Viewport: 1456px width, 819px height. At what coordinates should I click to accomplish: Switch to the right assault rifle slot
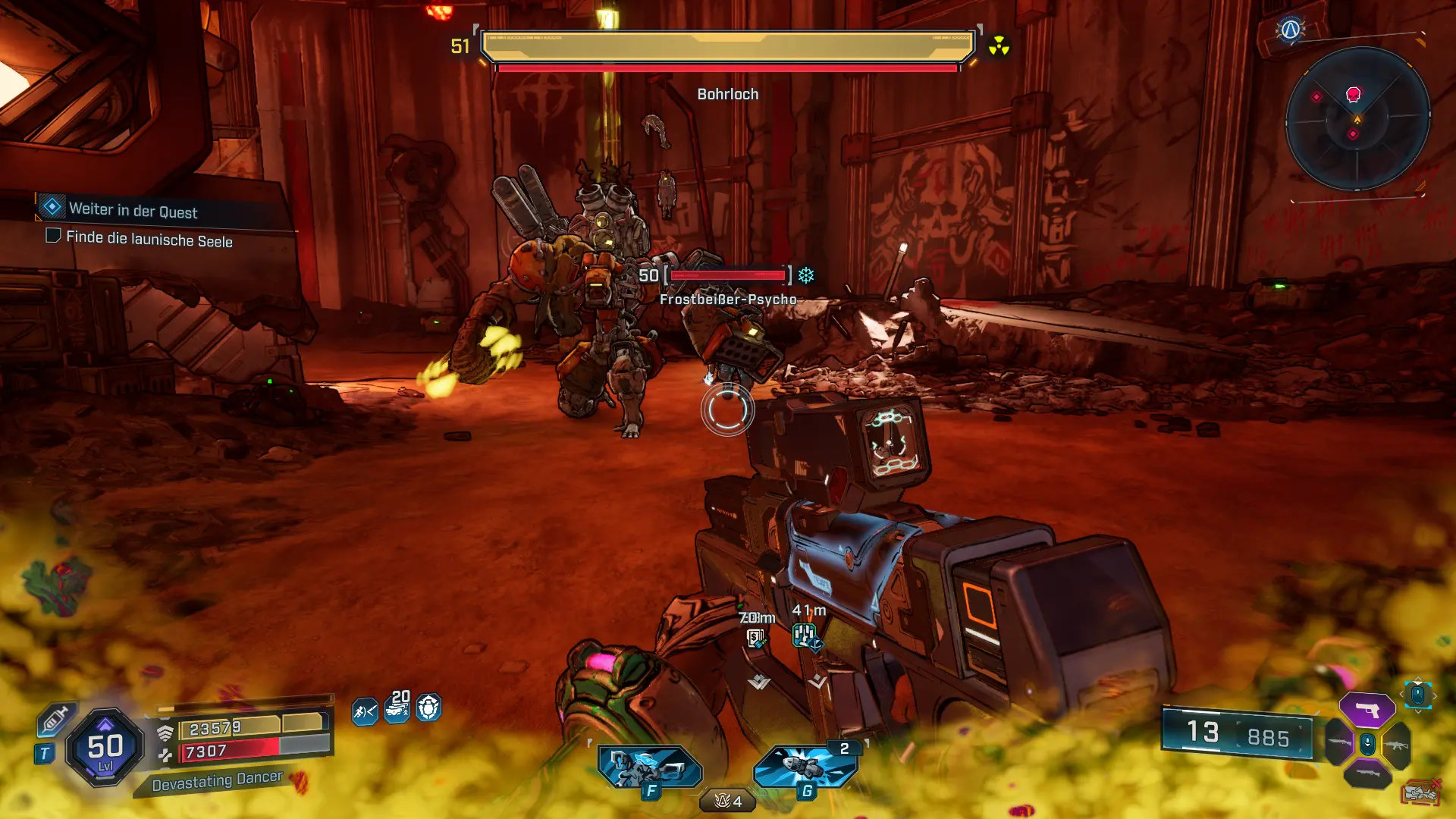tap(1396, 745)
